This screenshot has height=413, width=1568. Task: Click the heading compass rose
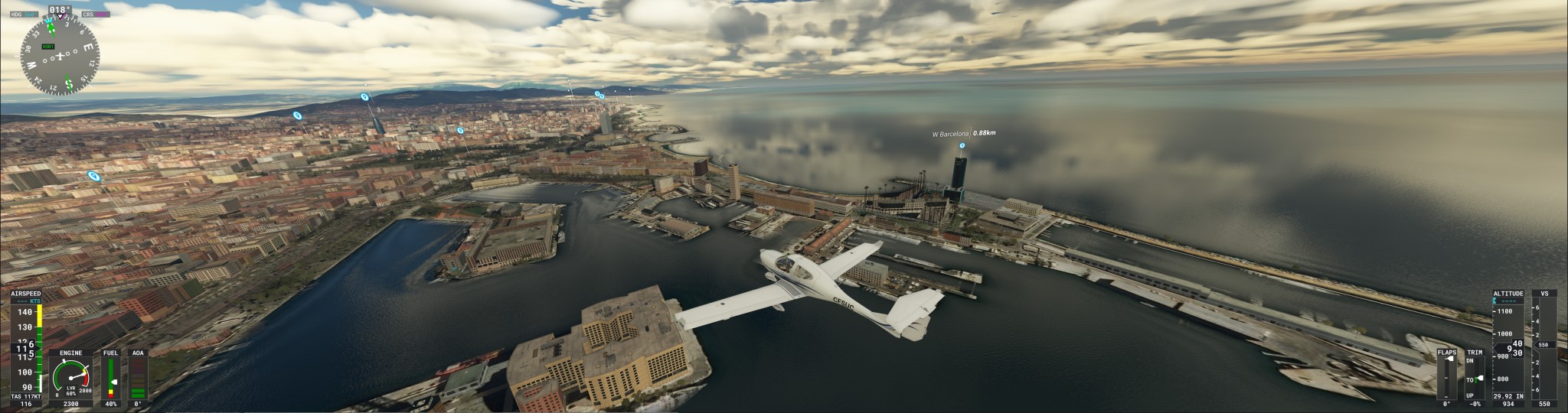tap(59, 57)
